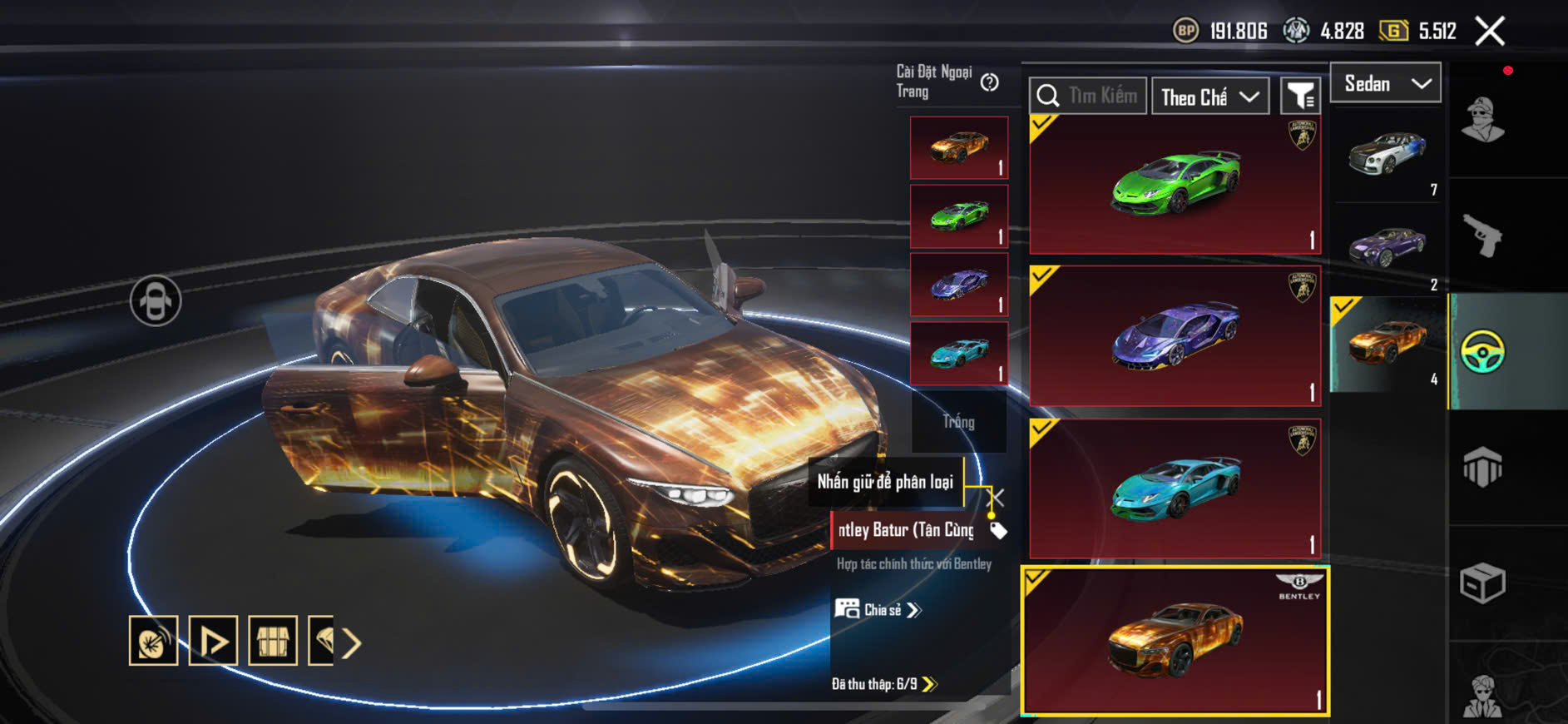
Task: Select the orange Bentley Batur skin card
Action: [1175, 641]
